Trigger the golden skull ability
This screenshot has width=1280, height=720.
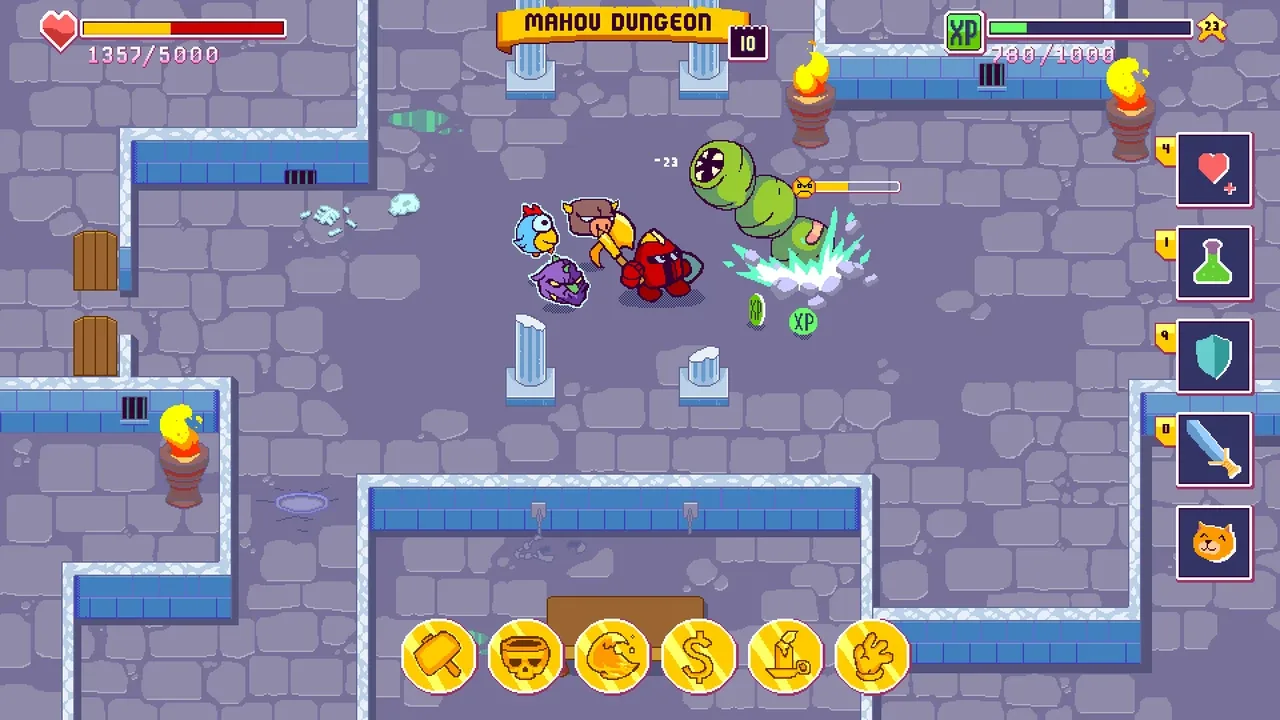pos(525,656)
